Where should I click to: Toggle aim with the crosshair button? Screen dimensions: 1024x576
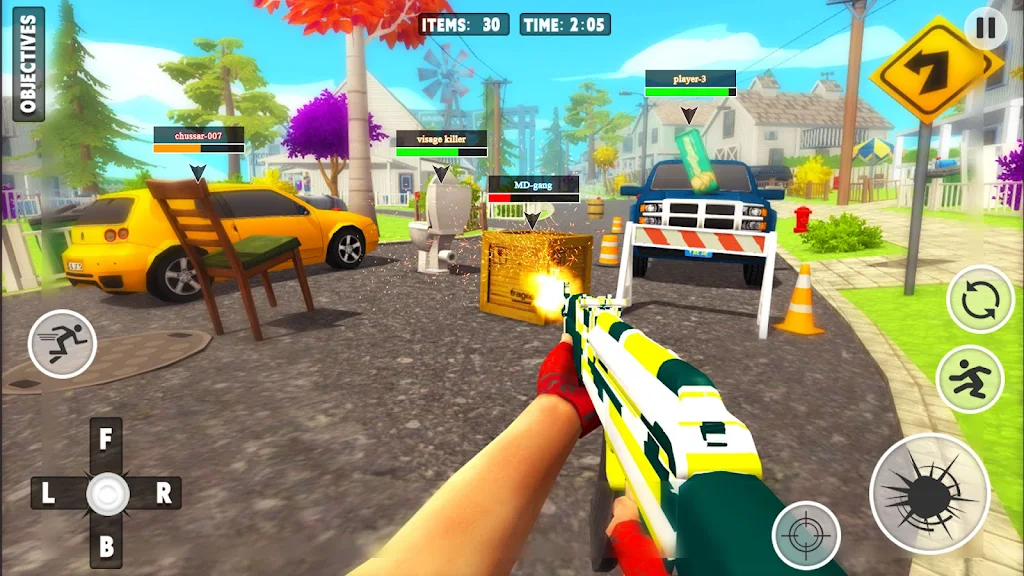click(805, 535)
